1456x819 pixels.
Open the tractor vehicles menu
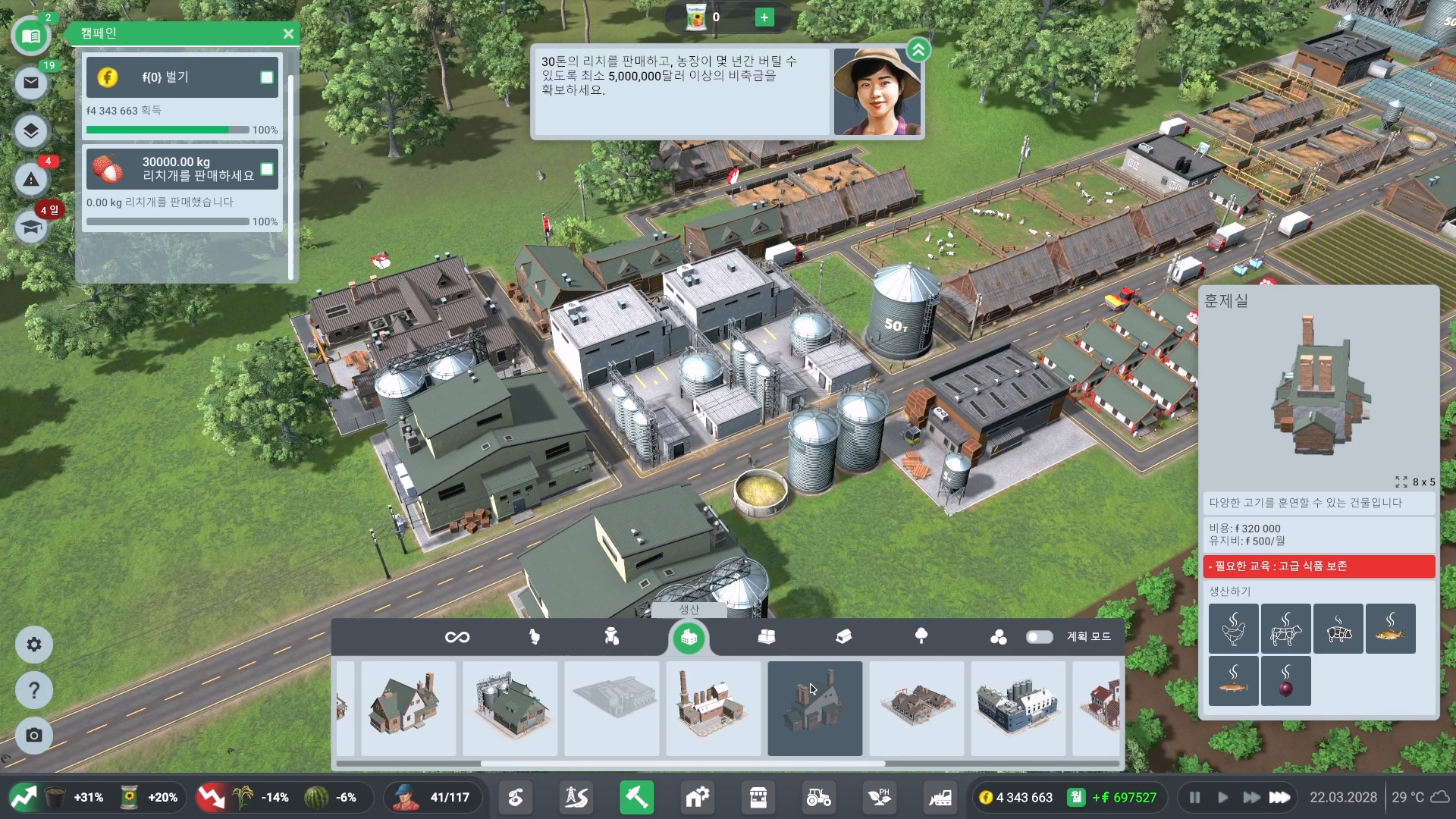pos(818,798)
